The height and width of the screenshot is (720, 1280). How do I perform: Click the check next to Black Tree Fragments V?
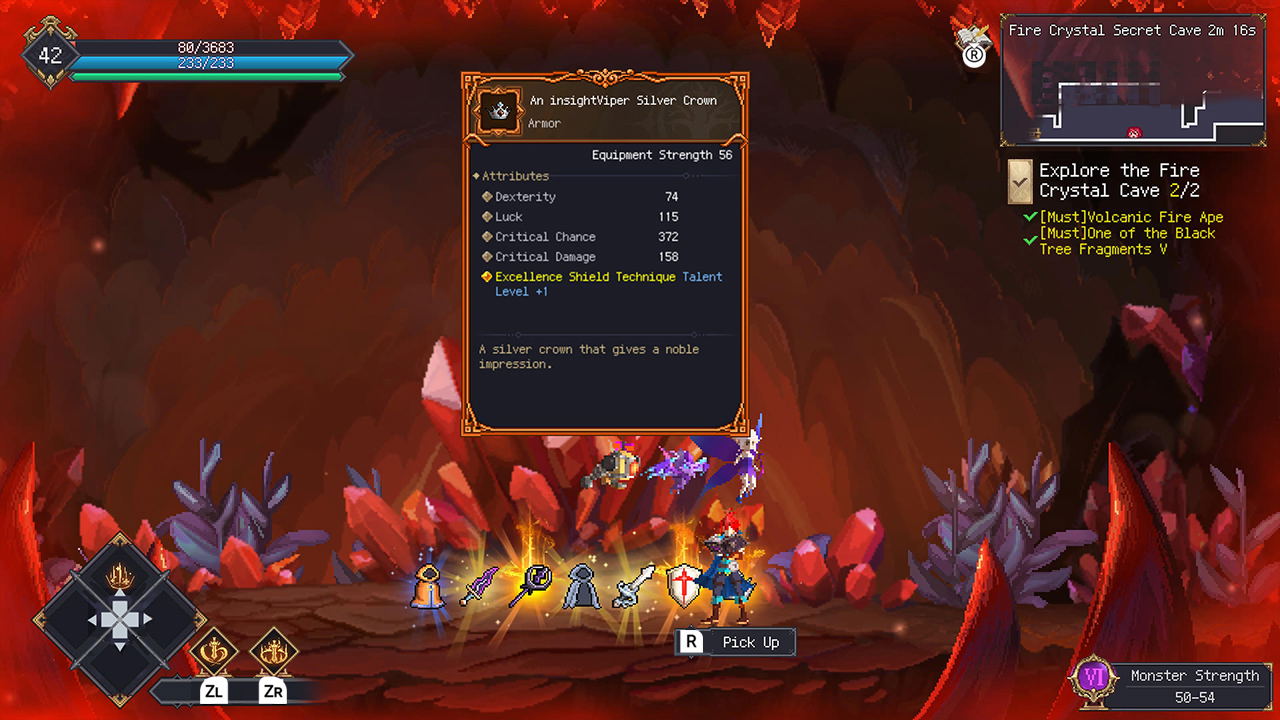pos(1028,237)
